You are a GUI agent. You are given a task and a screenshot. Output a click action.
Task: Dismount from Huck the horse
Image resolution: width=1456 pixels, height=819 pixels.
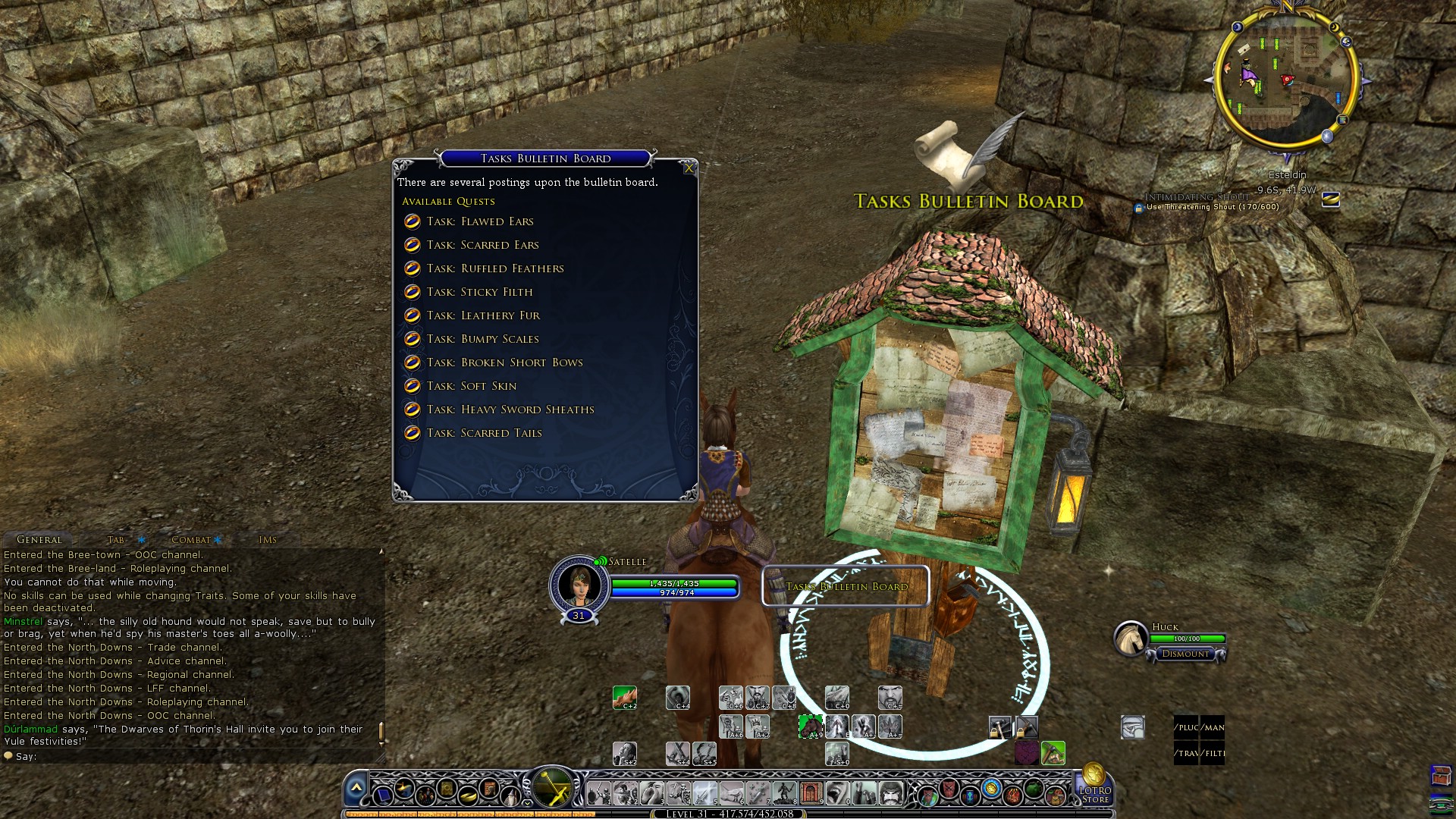click(x=1186, y=654)
